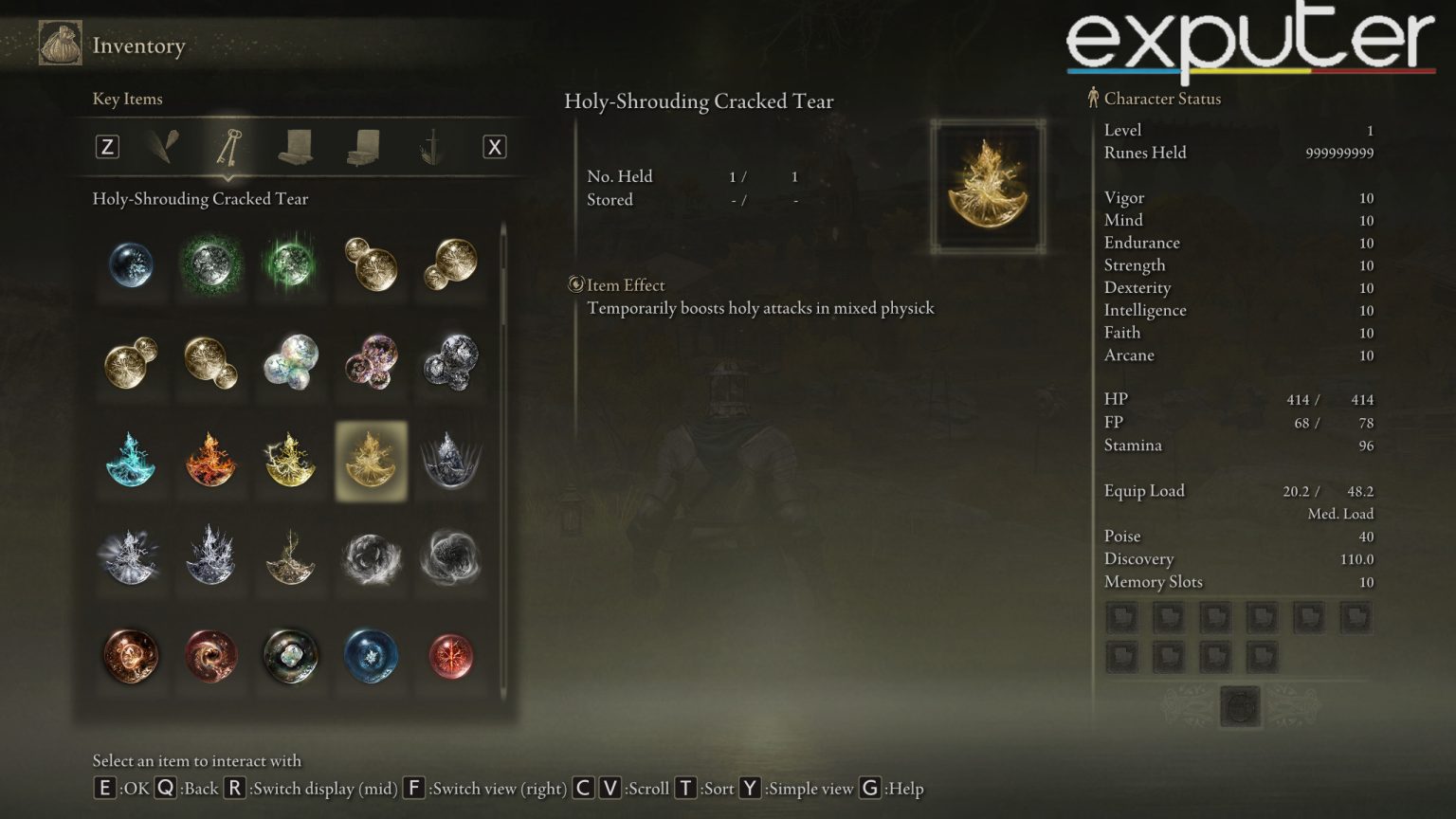
Task: Select the flame-colored Cracked Tear
Action: pos(210,462)
